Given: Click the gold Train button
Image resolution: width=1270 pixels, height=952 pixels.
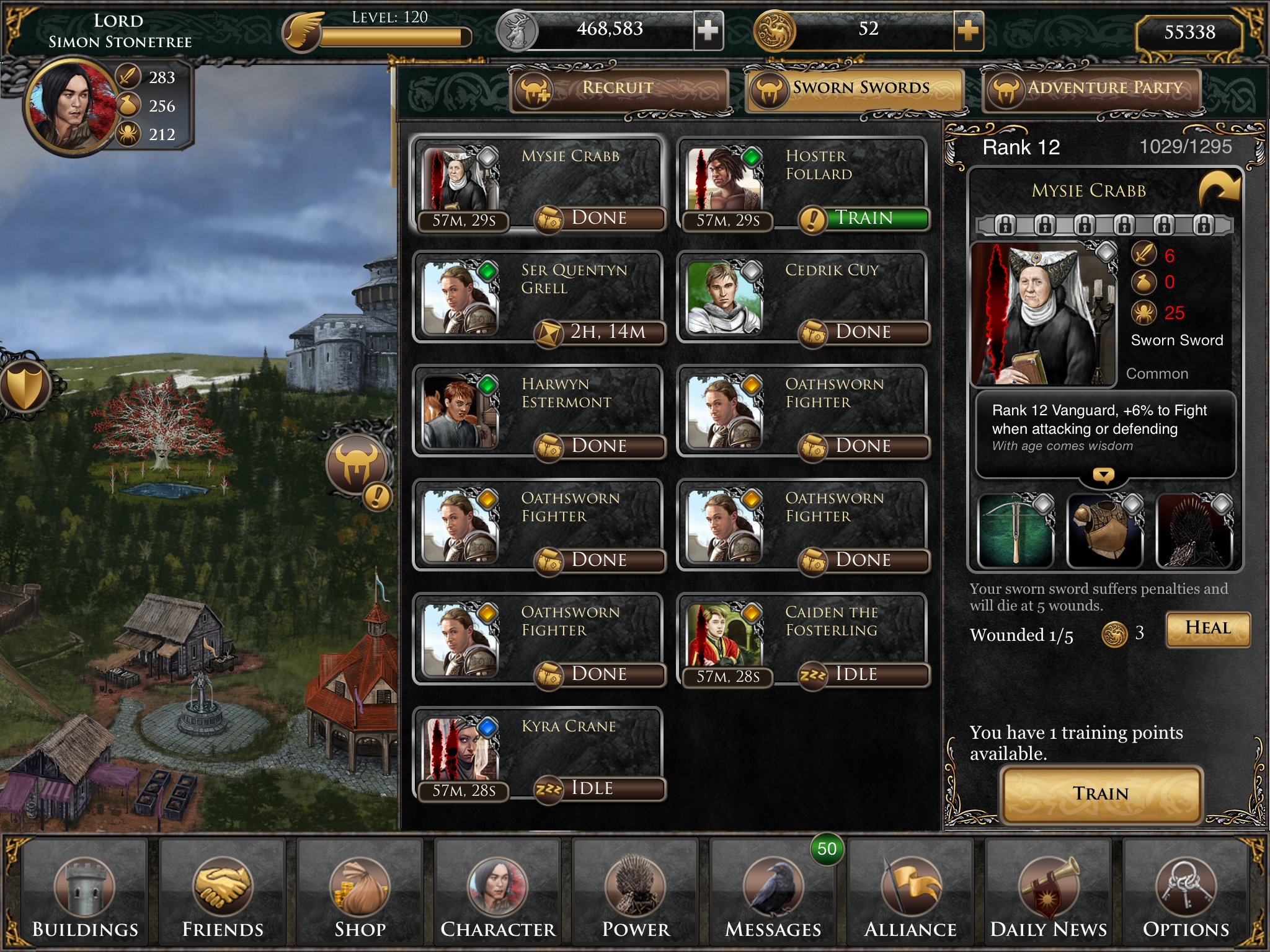Looking at the screenshot, I should tap(1101, 794).
